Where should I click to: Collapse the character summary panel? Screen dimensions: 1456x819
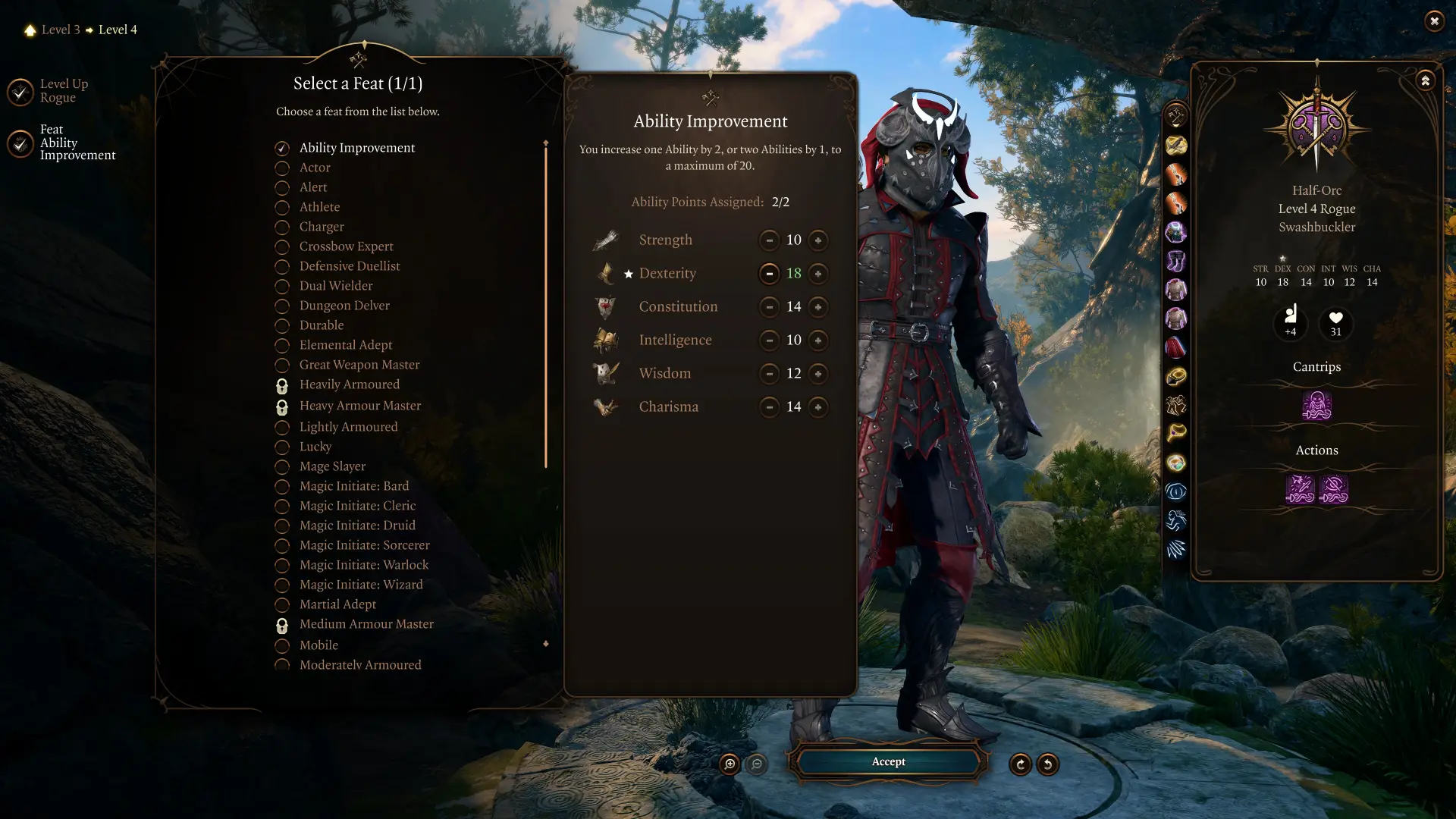1425,80
